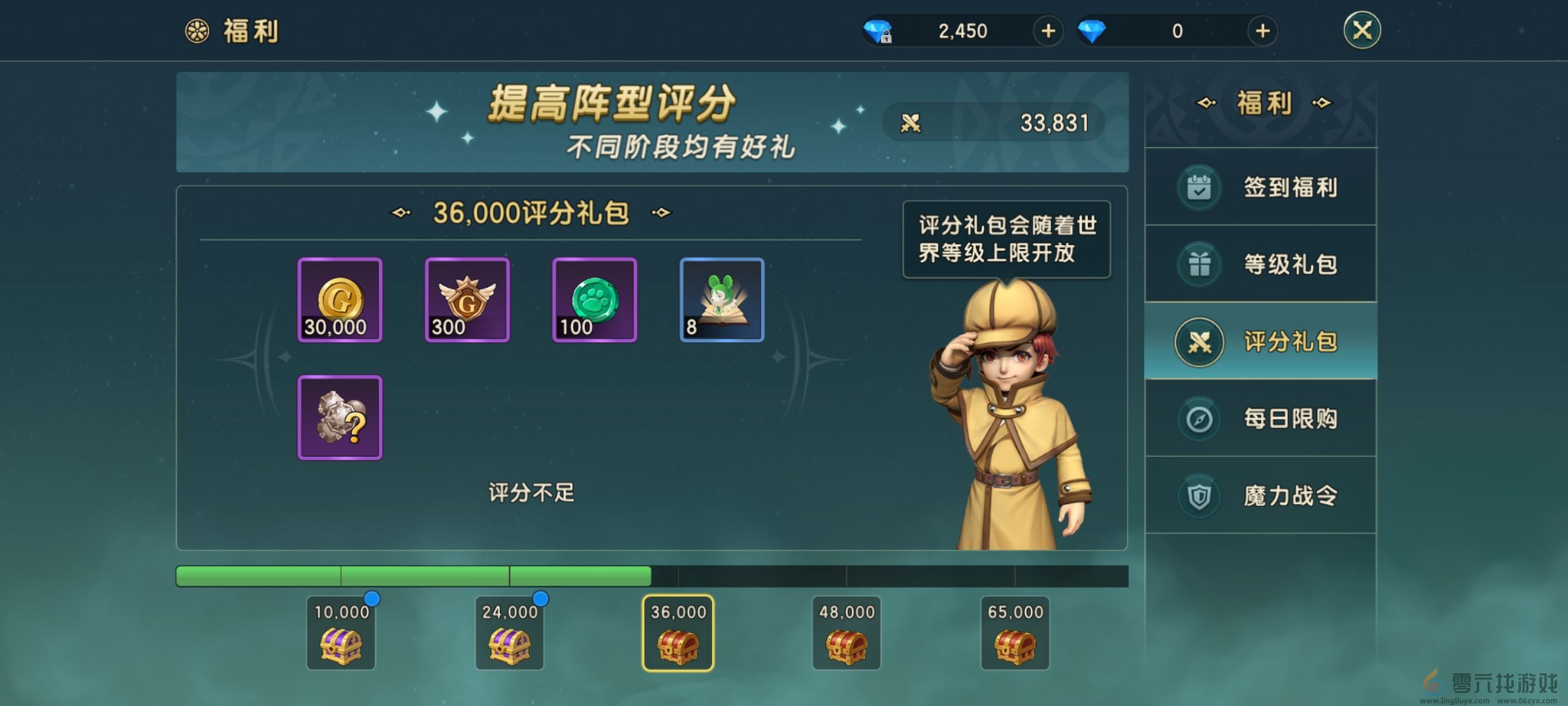
Task: Open 等级礼包 from the right sidebar
Action: (1261, 263)
